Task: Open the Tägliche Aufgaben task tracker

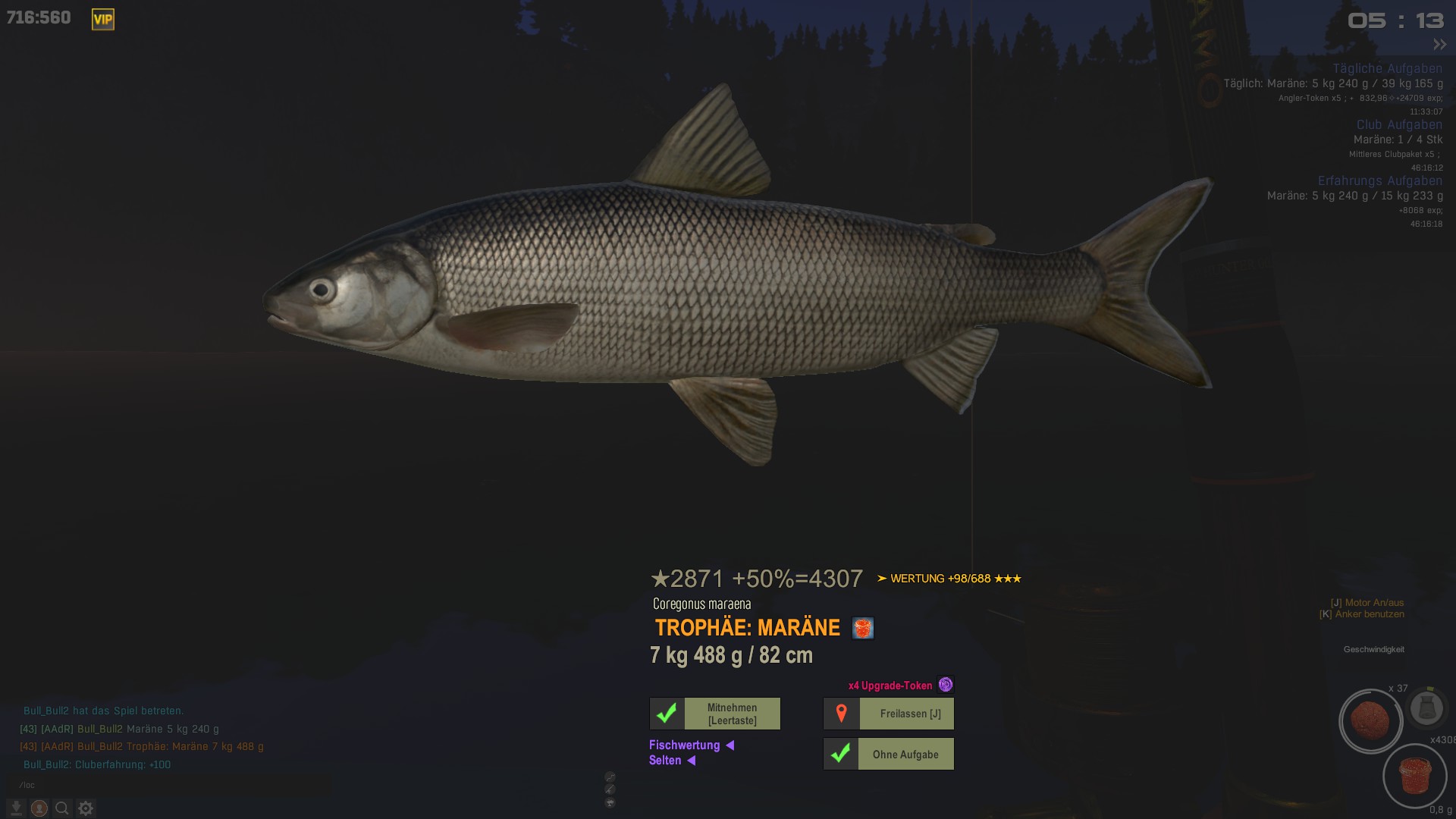Action: tap(1387, 68)
